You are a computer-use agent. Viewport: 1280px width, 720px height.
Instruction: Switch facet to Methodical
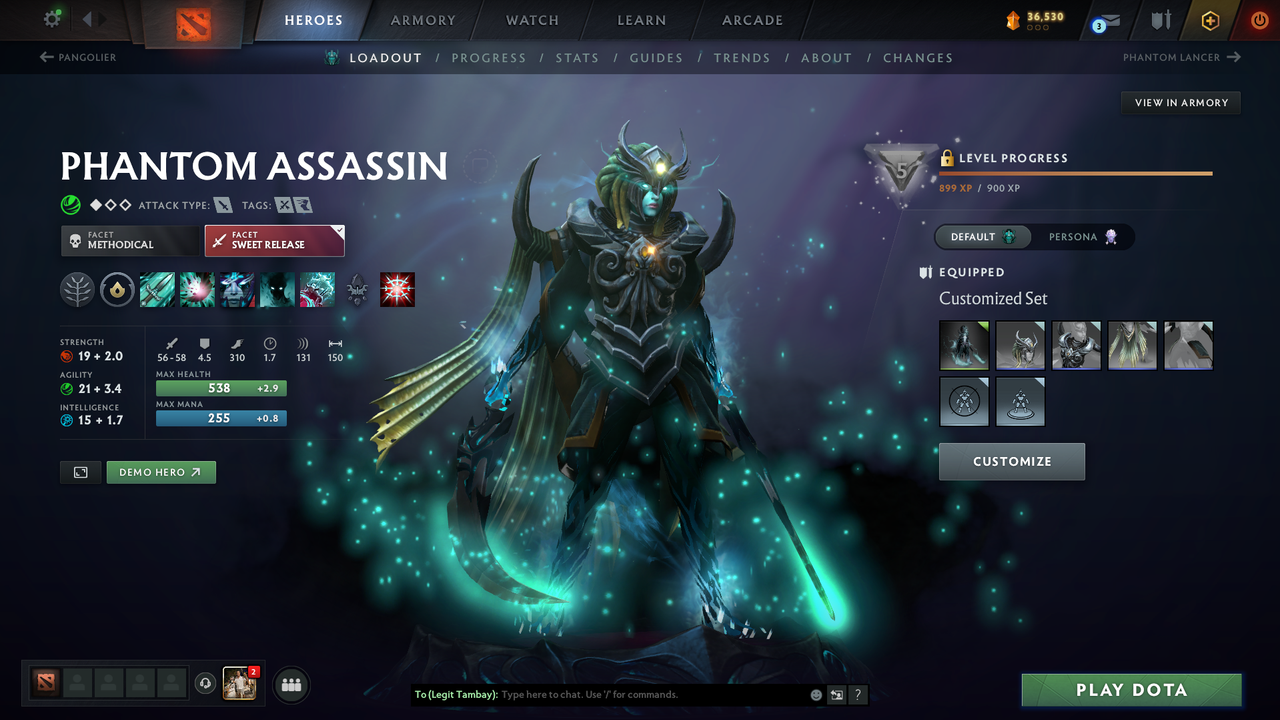coord(129,240)
